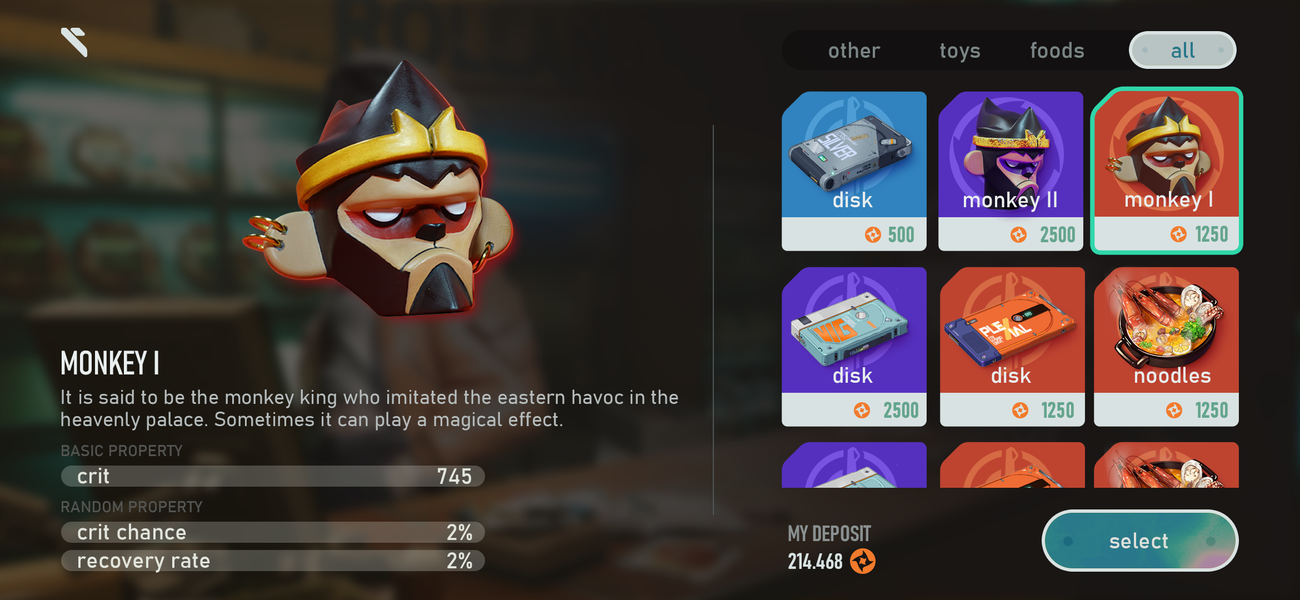This screenshot has height=600, width=1300.
Task: Select the noodles item card
Action: (1167, 346)
